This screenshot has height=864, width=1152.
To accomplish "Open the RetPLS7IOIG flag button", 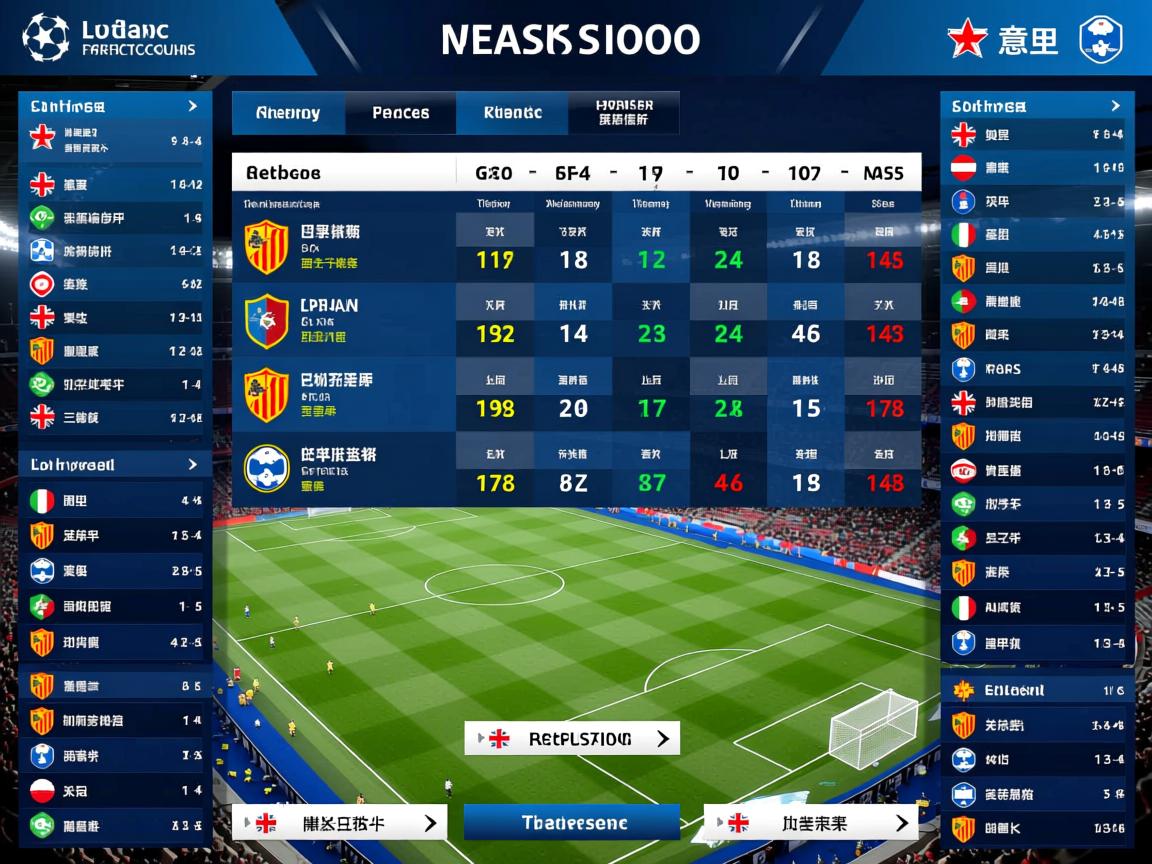I will (572, 739).
